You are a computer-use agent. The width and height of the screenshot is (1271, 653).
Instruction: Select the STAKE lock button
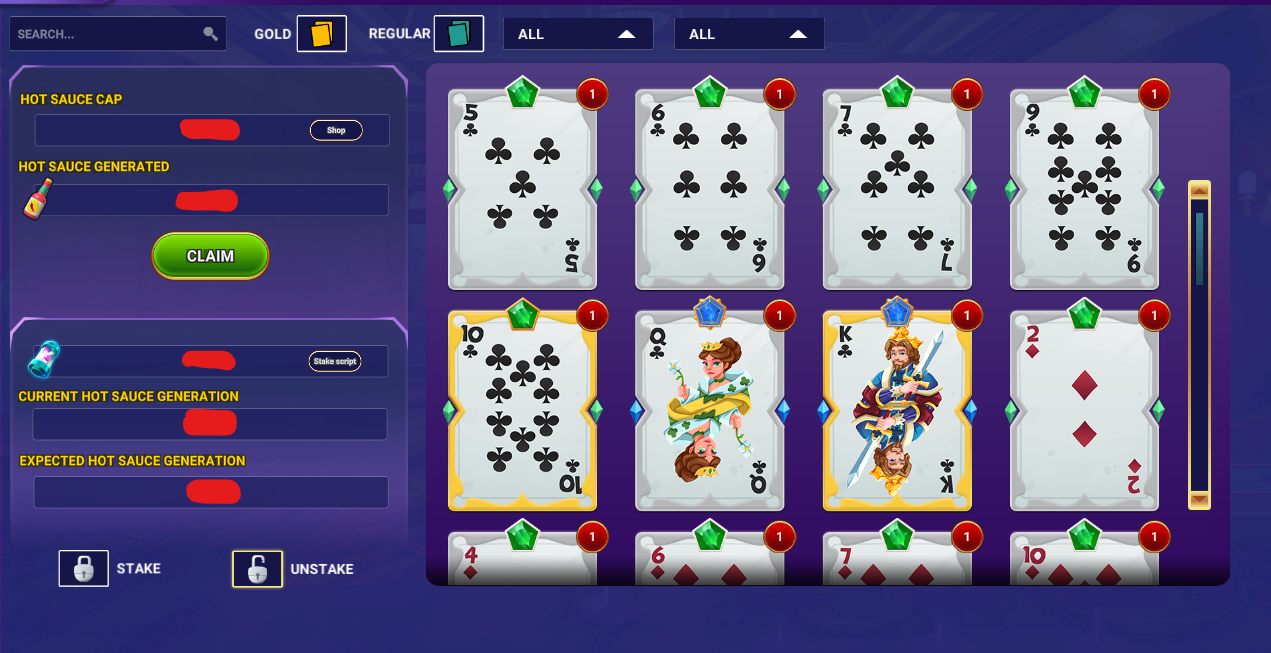(x=83, y=568)
